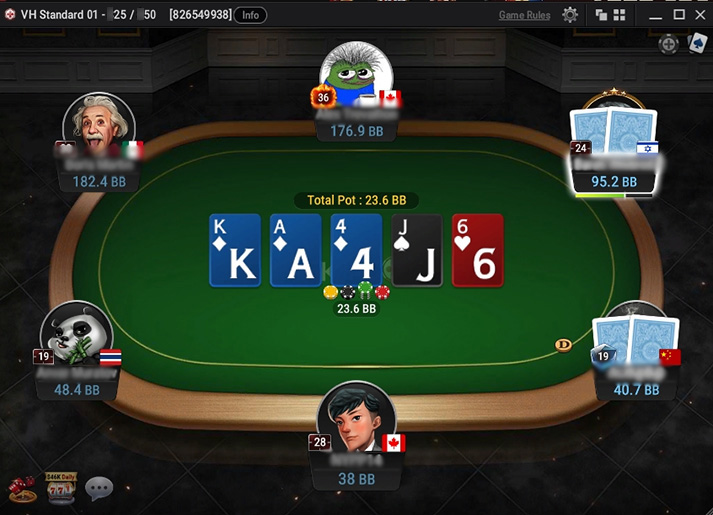Open the chat speech bubble

98,488
